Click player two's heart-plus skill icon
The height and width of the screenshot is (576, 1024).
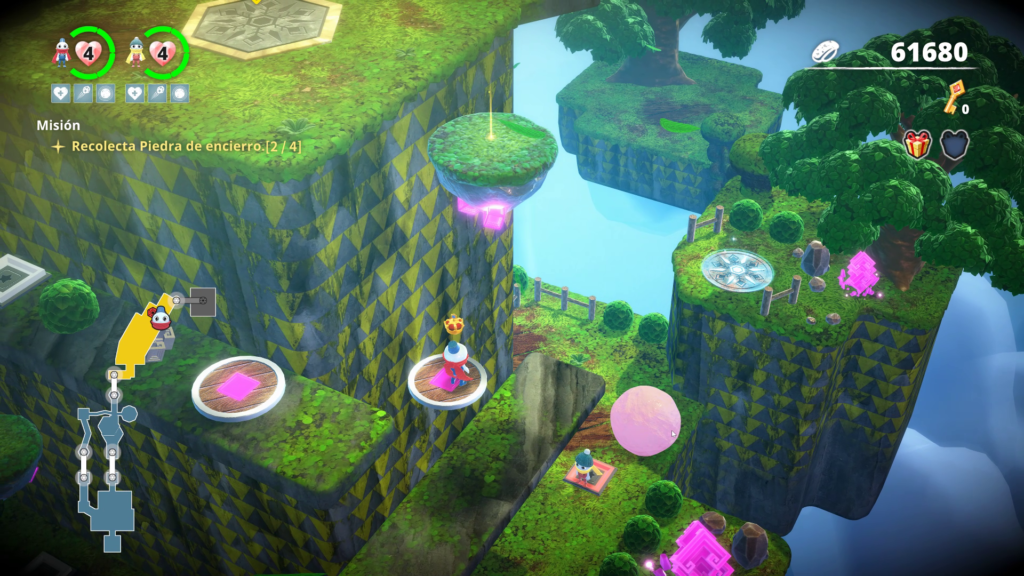tap(137, 93)
